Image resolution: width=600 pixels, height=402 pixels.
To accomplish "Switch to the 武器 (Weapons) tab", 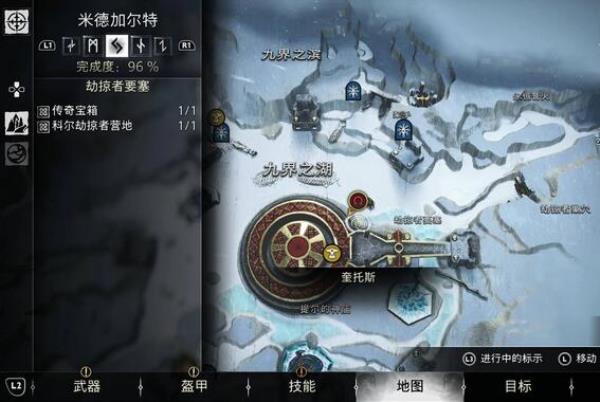I will [86, 386].
